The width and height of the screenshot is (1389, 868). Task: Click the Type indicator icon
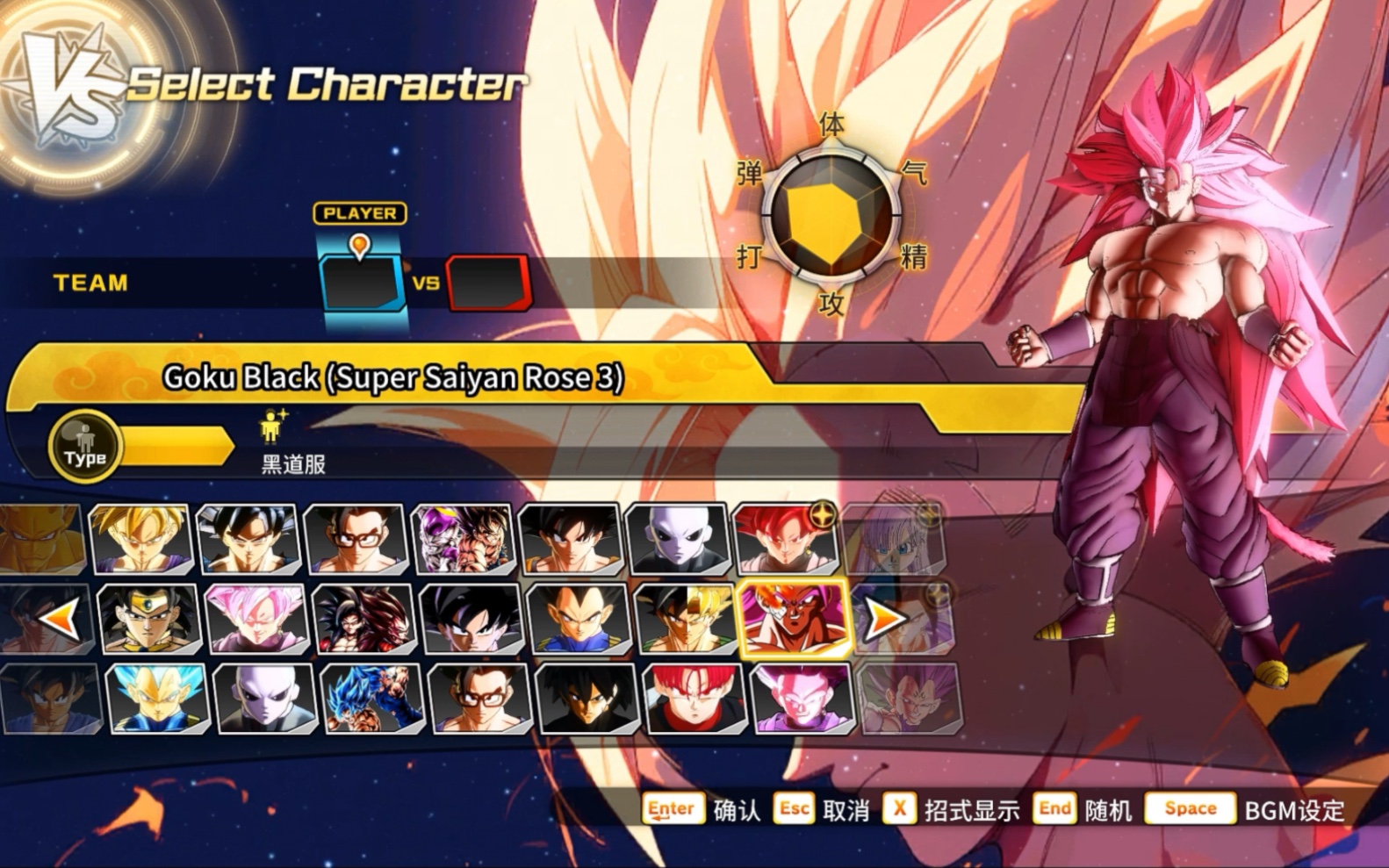click(x=85, y=446)
